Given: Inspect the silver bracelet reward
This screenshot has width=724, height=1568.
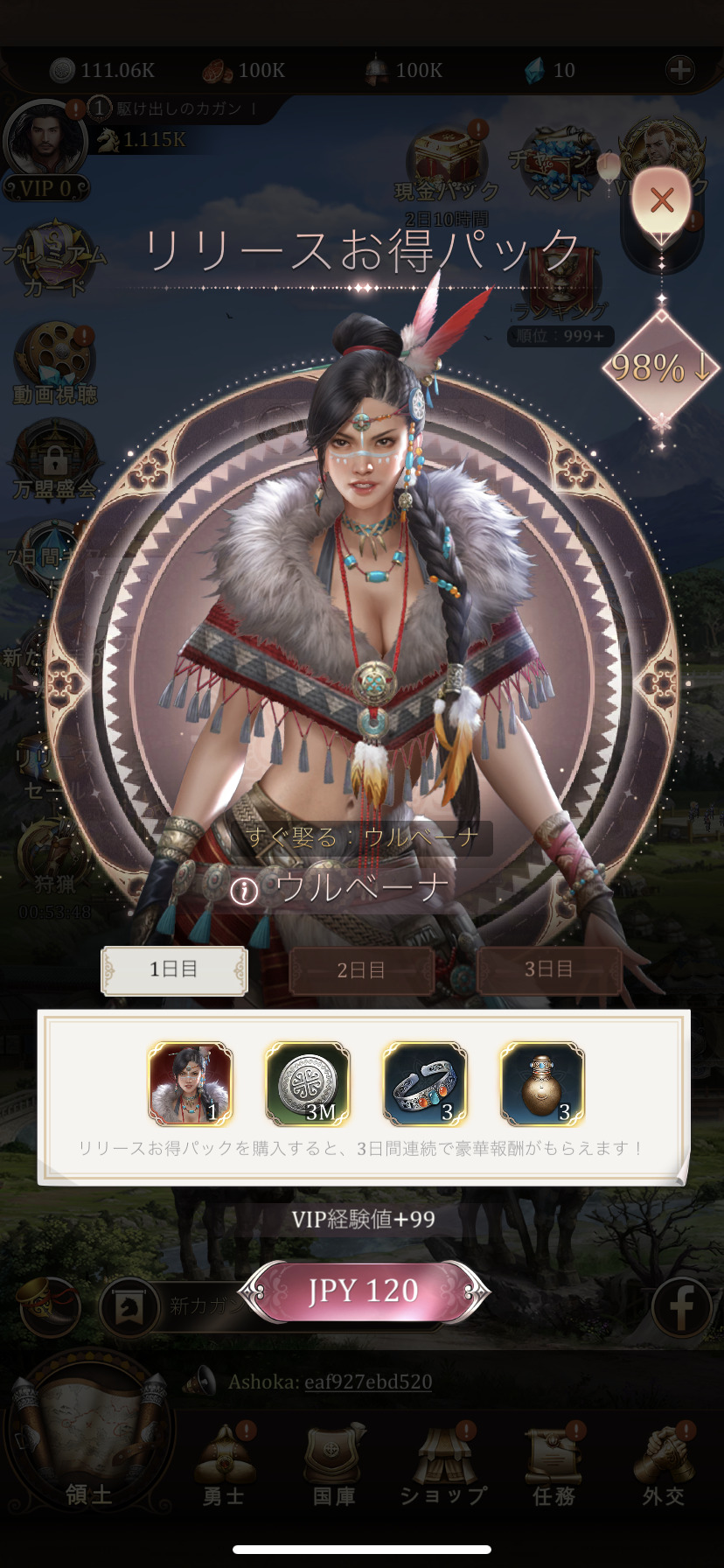Looking at the screenshot, I should 425,1083.
